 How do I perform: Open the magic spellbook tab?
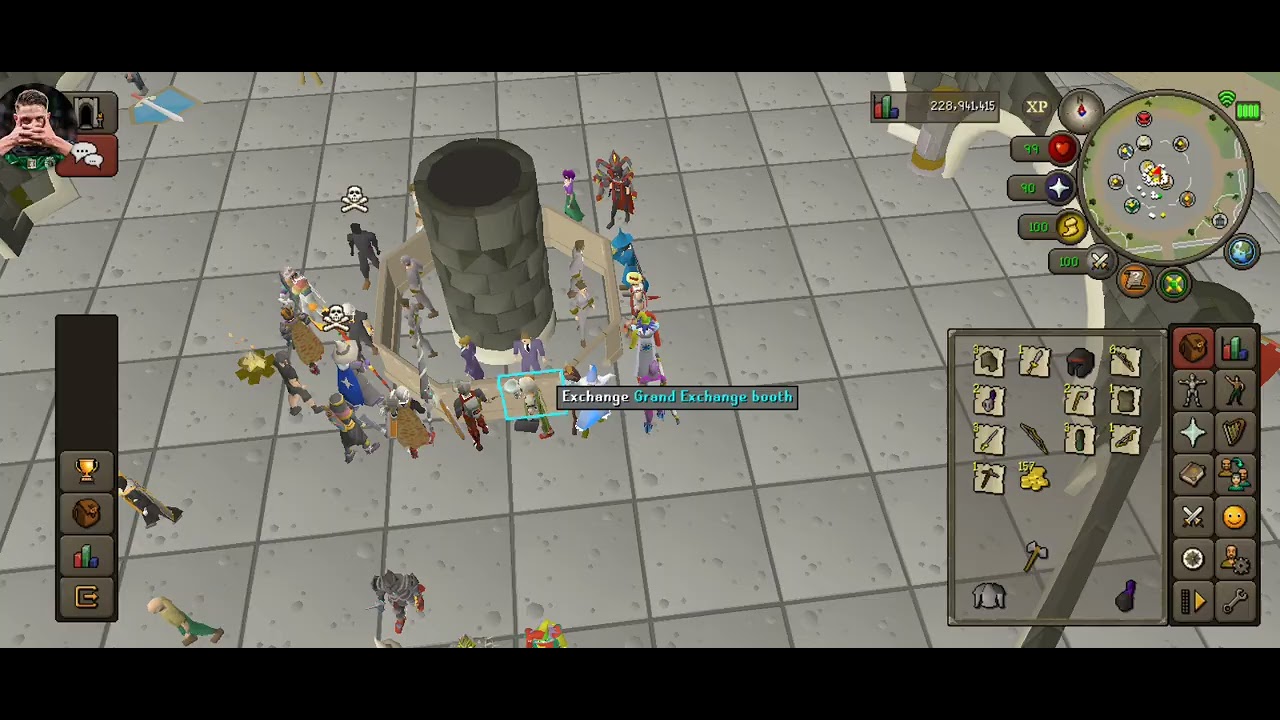(1192, 559)
